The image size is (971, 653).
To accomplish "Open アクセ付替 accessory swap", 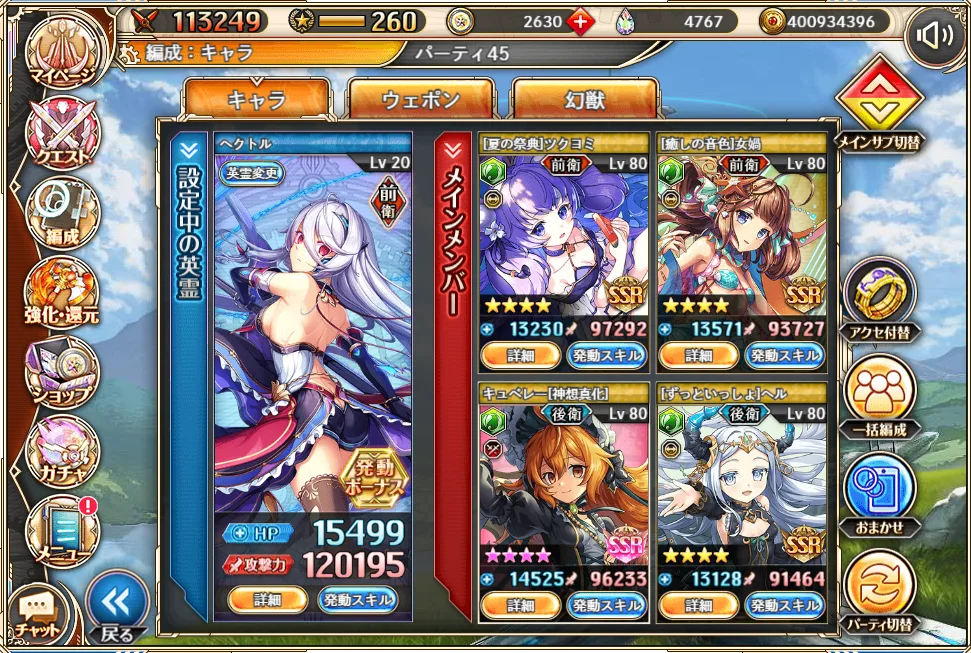I will pos(879,297).
